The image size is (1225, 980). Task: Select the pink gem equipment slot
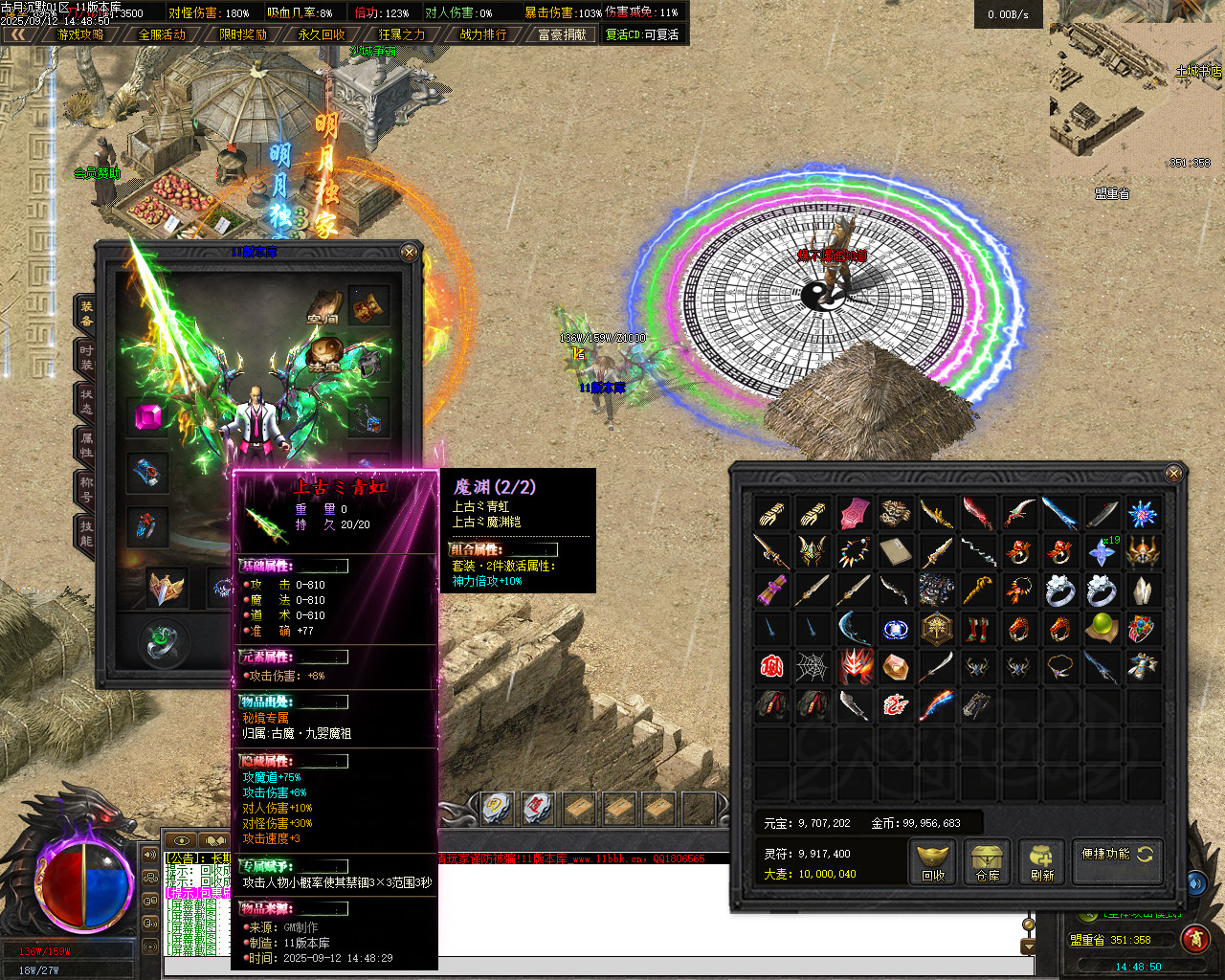click(148, 418)
